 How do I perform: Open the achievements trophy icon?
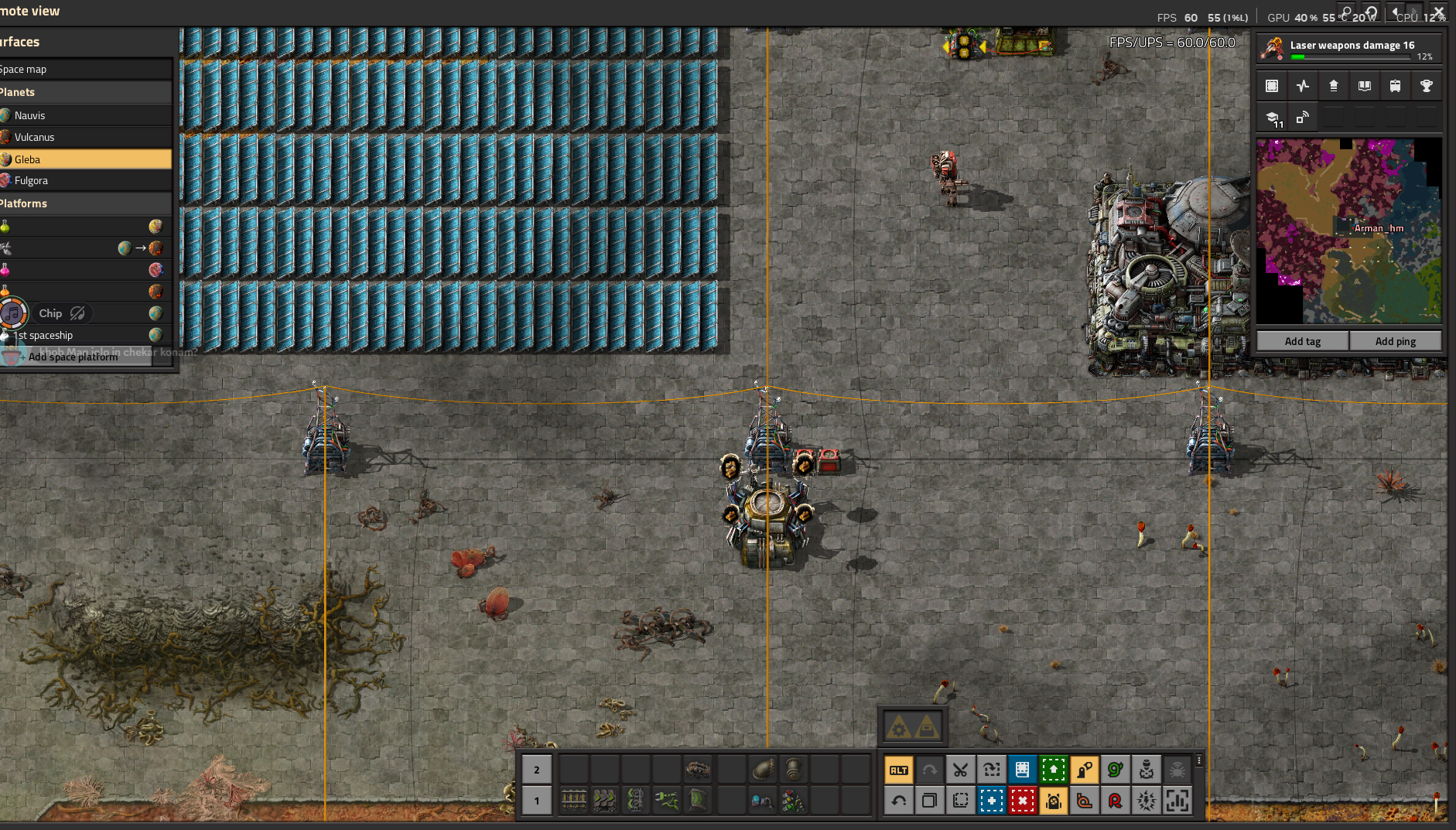click(x=1427, y=85)
